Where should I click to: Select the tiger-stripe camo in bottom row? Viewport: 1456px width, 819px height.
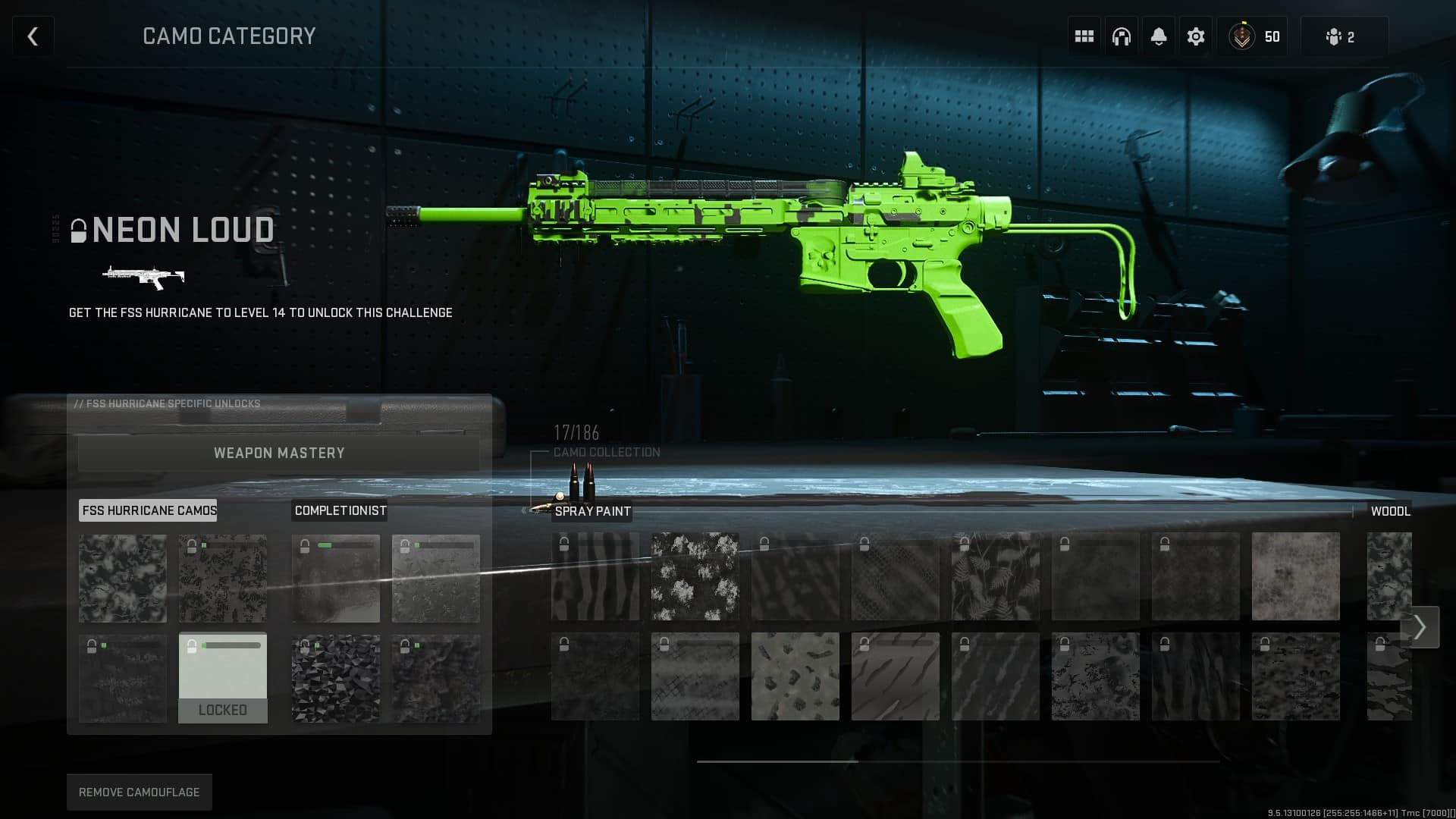click(x=896, y=676)
